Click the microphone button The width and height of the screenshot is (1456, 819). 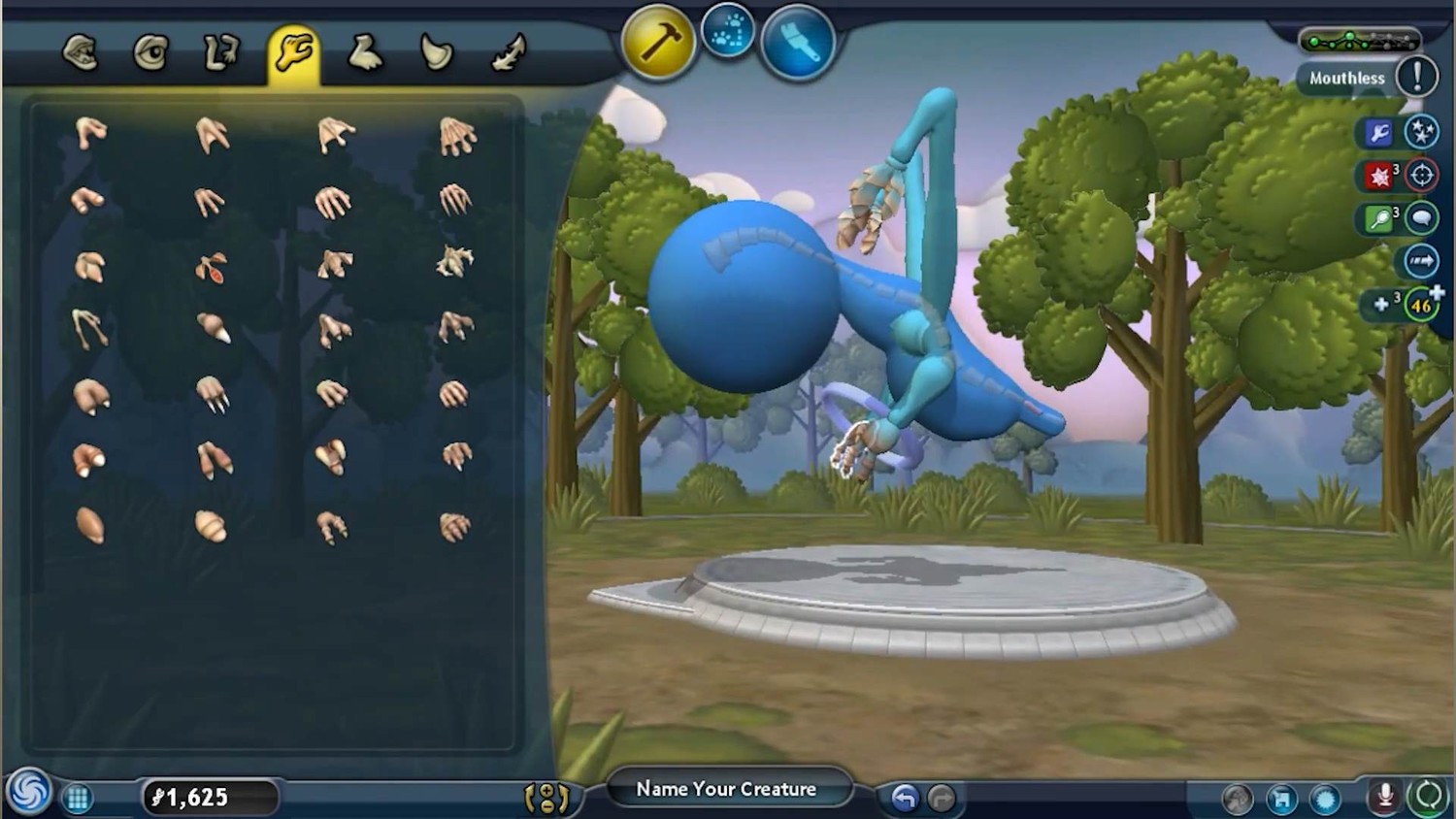pos(1384,798)
